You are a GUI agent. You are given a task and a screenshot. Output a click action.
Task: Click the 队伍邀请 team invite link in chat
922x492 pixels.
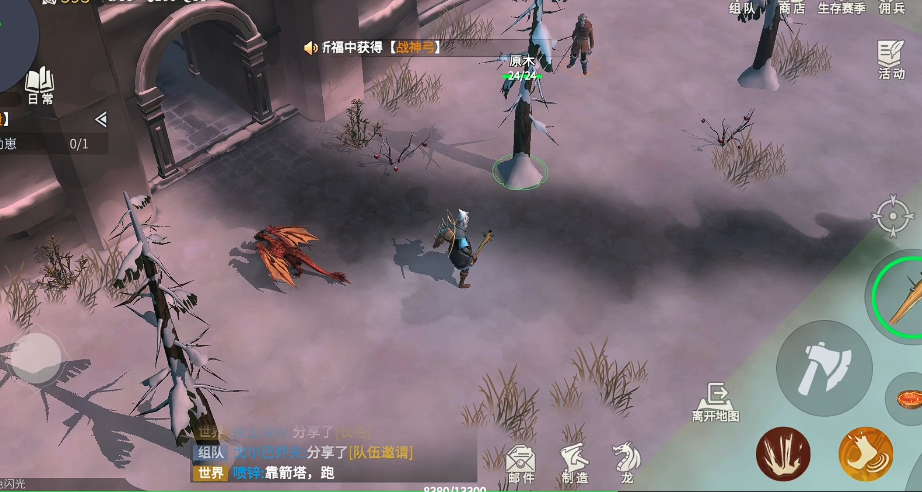pos(380,453)
